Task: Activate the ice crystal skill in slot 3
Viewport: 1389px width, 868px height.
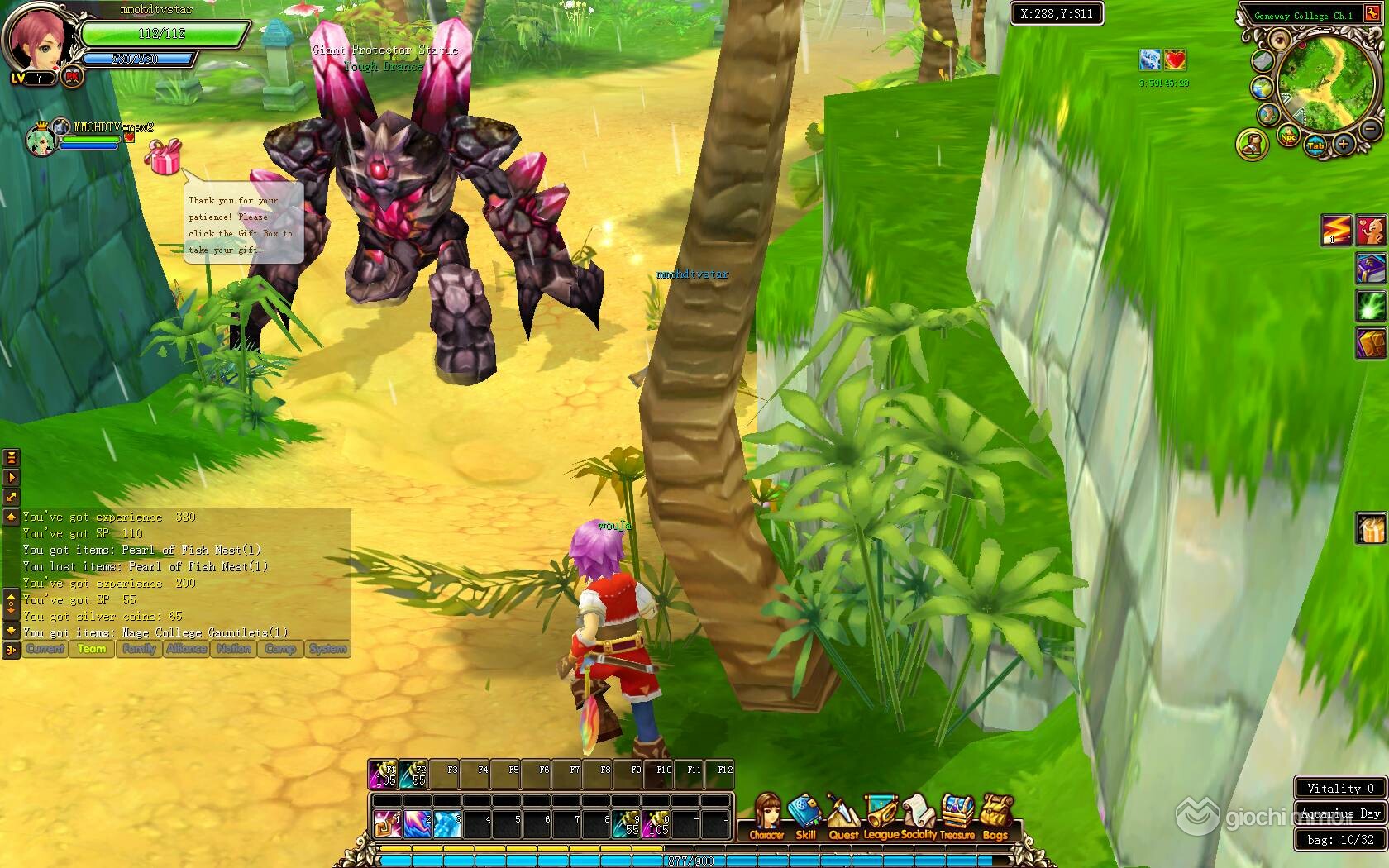Action: [x=446, y=823]
